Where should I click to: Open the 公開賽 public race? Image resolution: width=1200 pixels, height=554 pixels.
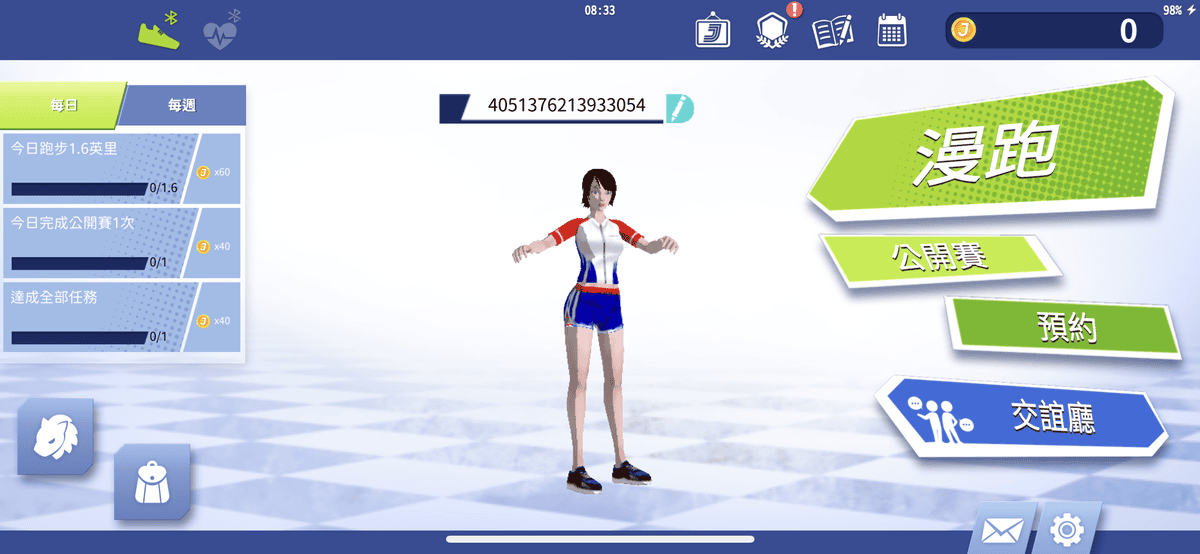(x=940, y=258)
